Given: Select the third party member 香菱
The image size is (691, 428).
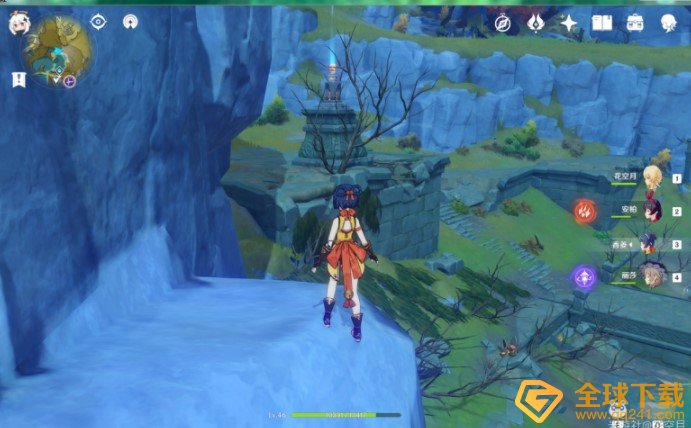Looking at the screenshot, I should tap(649, 243).
